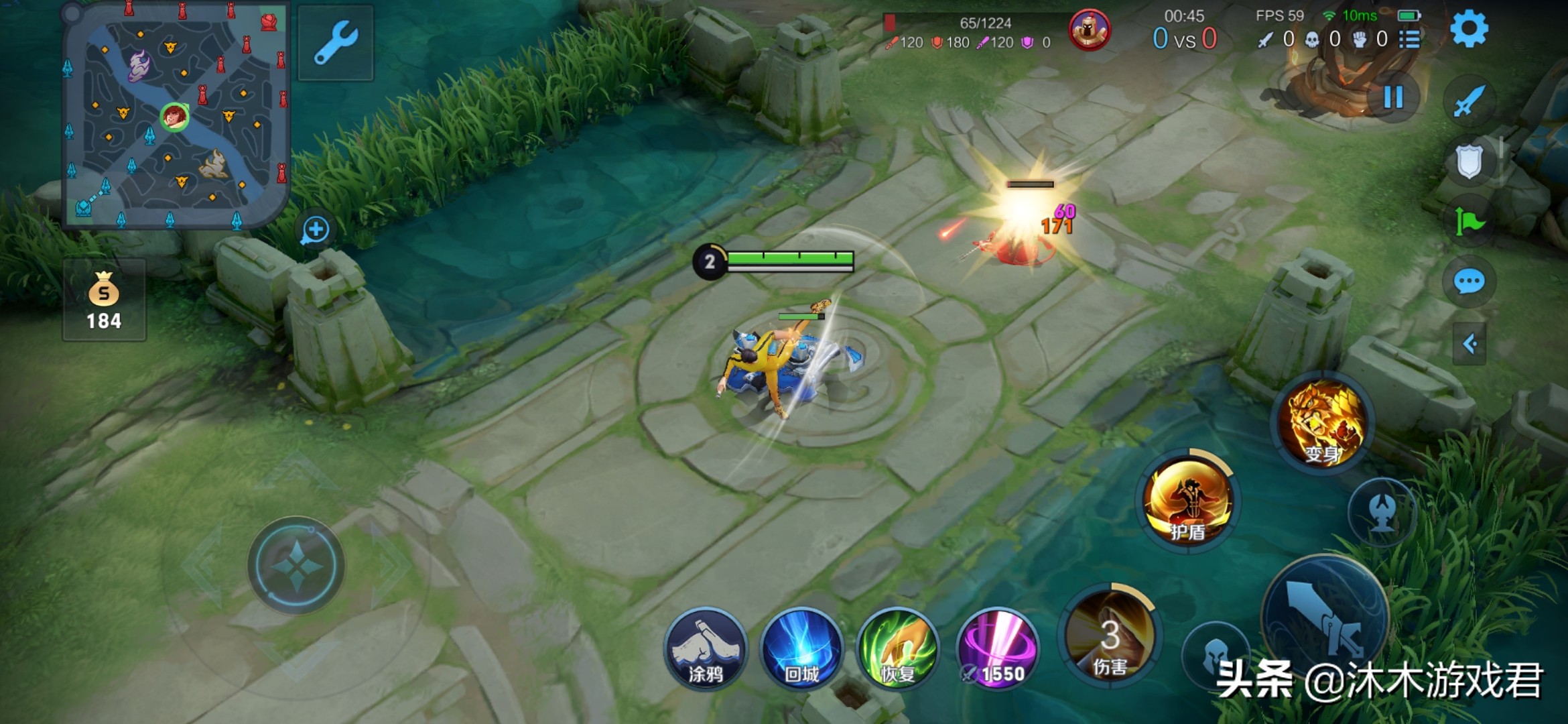
Task: Open the minimap
Action: pos(176,115)
